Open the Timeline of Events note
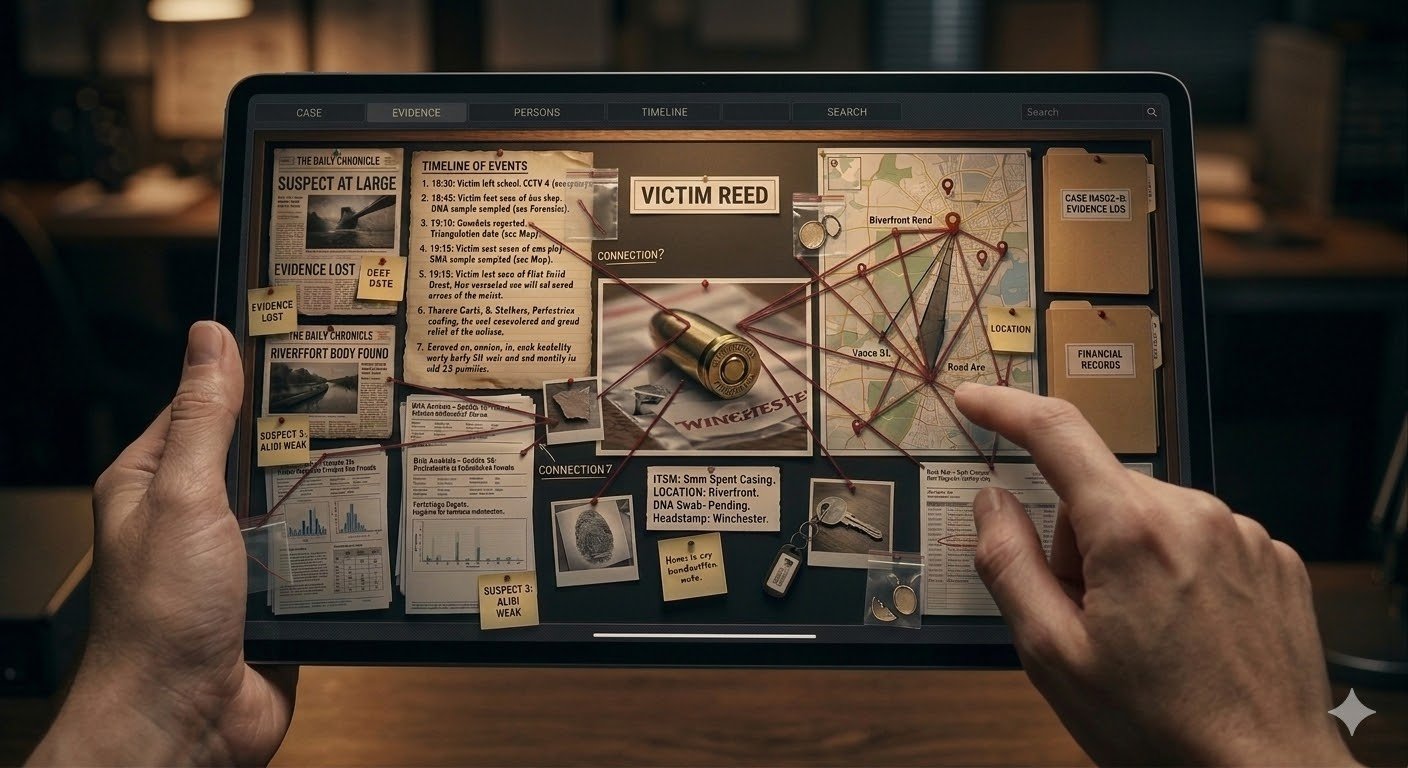1408x768 pixels. click(x=496, y=265)
